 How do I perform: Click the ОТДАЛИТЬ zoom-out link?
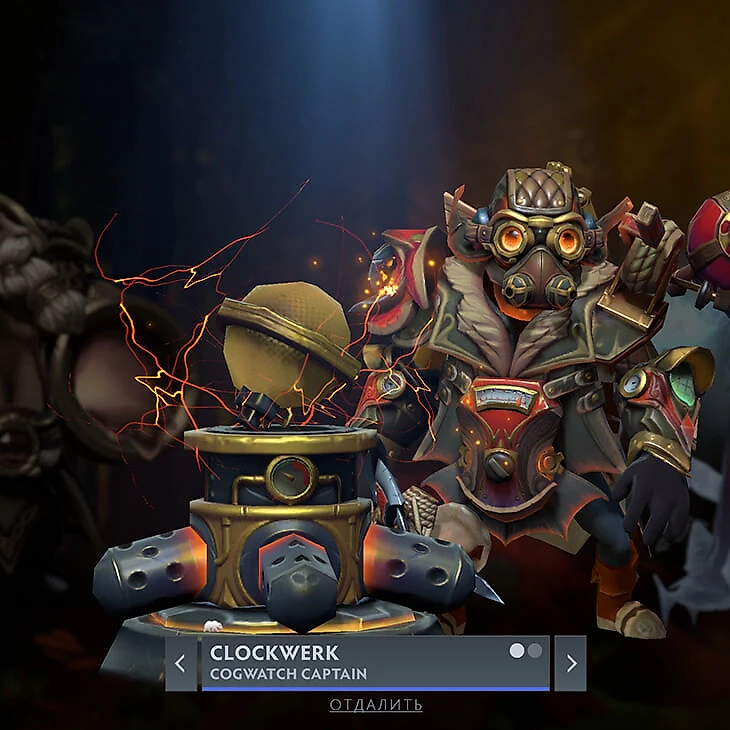(376, 705)
